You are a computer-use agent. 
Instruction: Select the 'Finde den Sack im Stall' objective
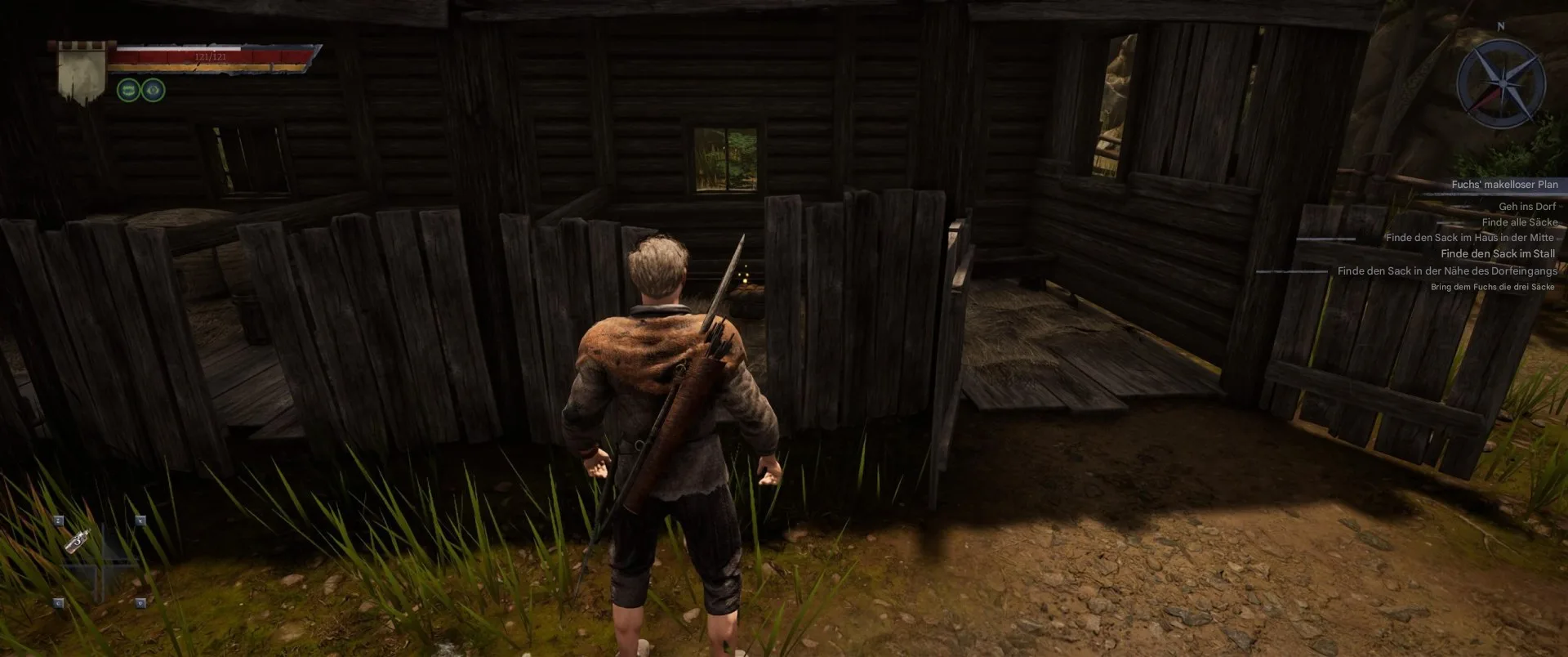1498,254
